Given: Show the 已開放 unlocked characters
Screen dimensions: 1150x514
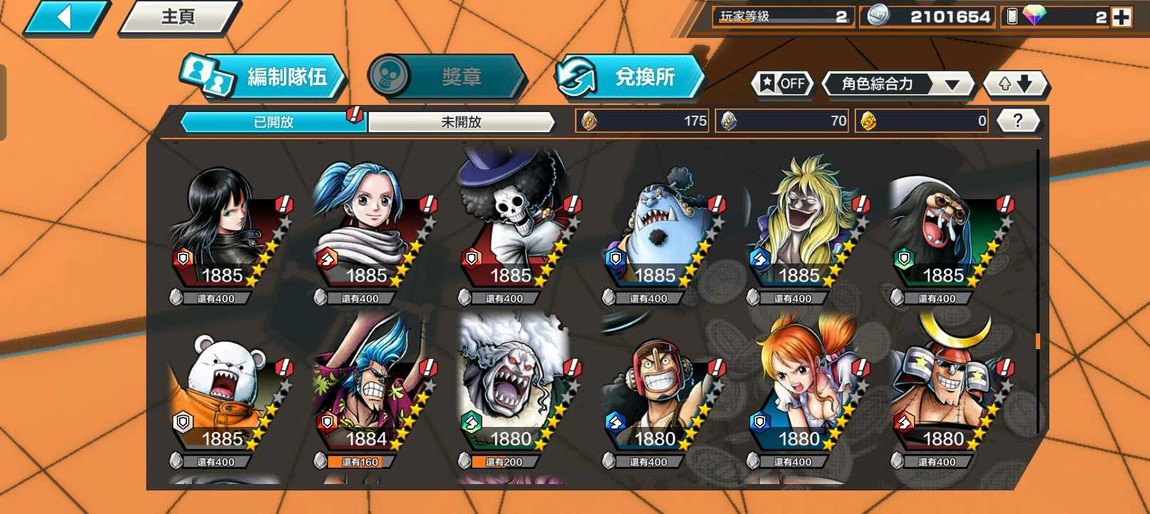Looking at the screenshot, I should 273,122.
